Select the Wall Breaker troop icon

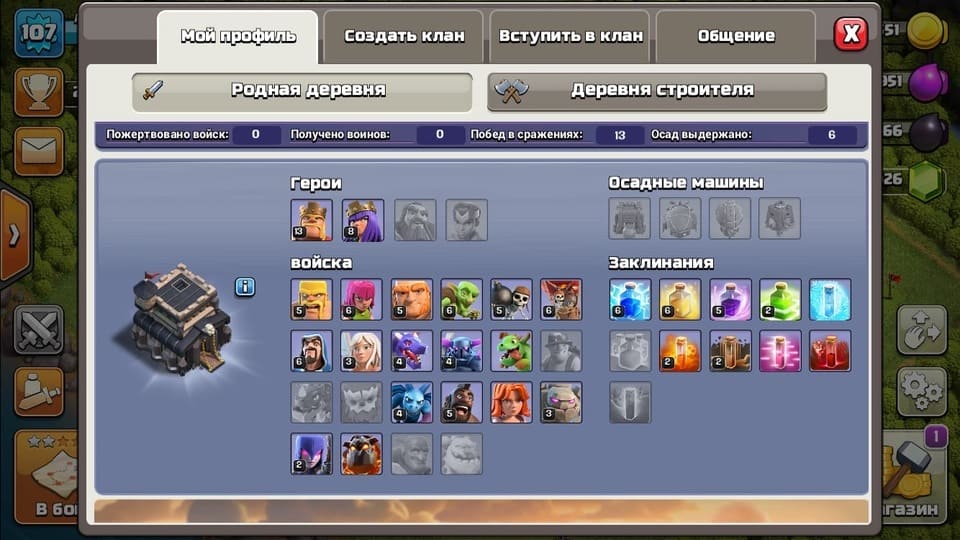(511, 299)
